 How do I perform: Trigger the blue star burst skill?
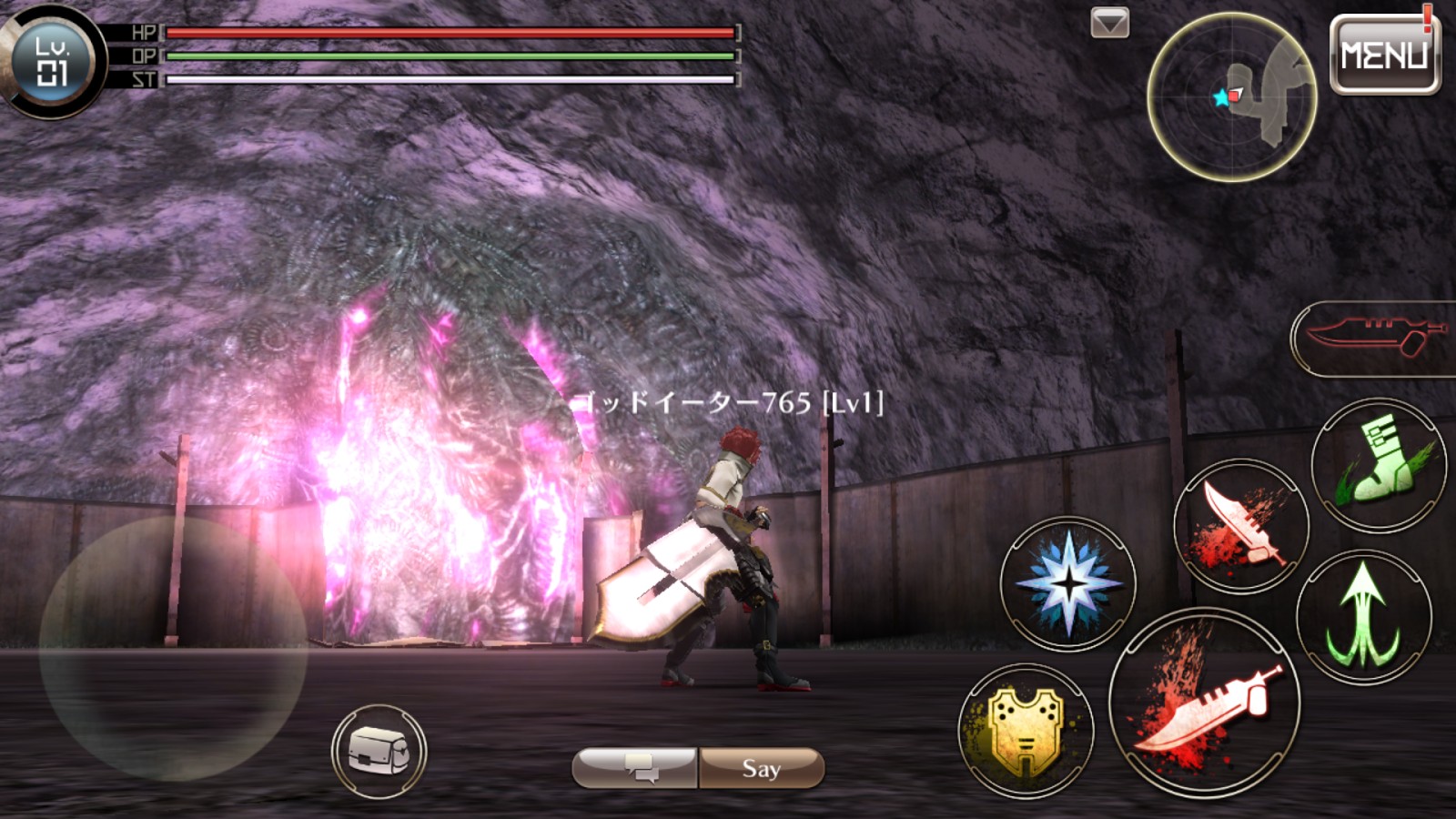(x=1068, y=582)
